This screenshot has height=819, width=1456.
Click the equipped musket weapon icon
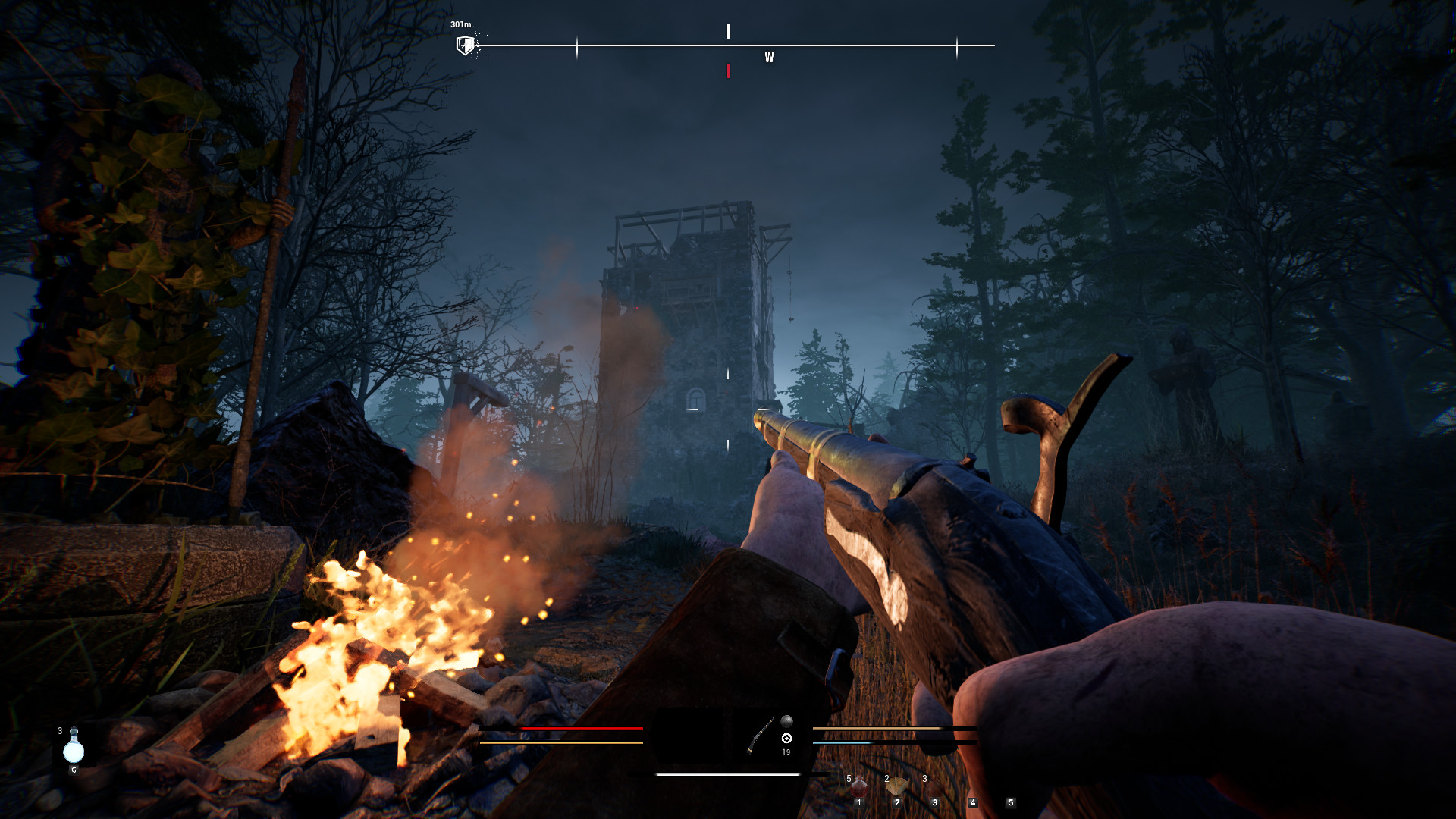(760, 735)
